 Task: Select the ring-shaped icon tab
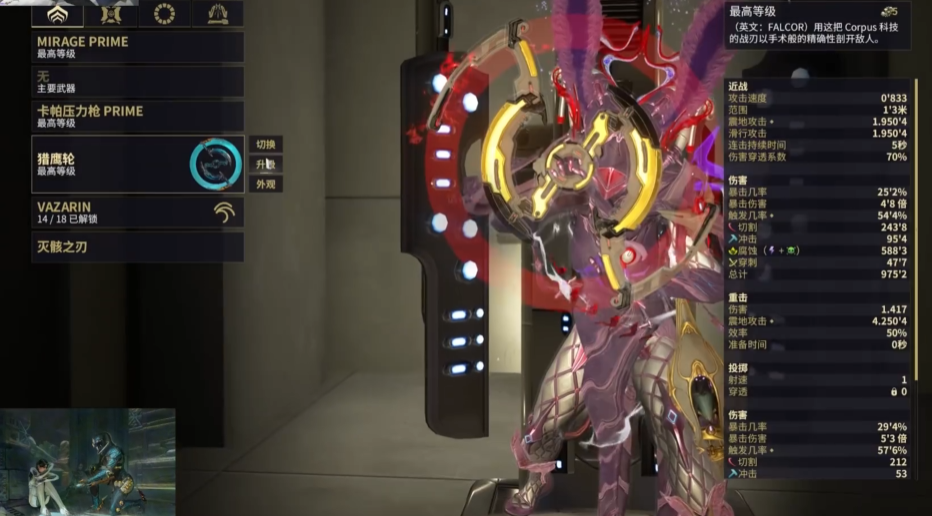point(164,14)
